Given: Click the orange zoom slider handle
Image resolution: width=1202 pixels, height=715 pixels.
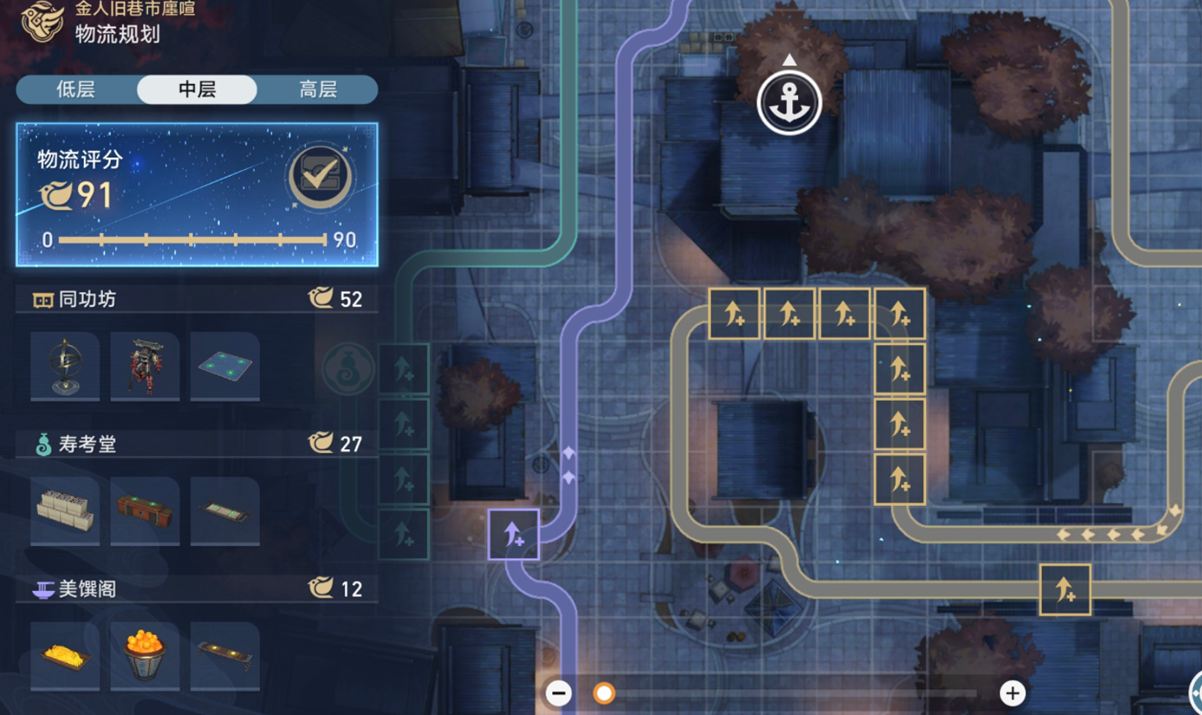Looking at the screenshot, I should (604, 693).
